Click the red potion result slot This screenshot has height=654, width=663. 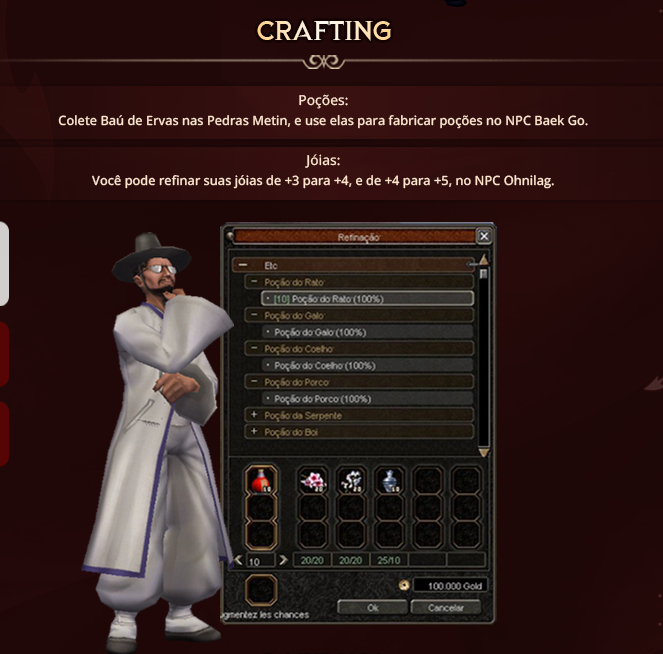[260, 481]
